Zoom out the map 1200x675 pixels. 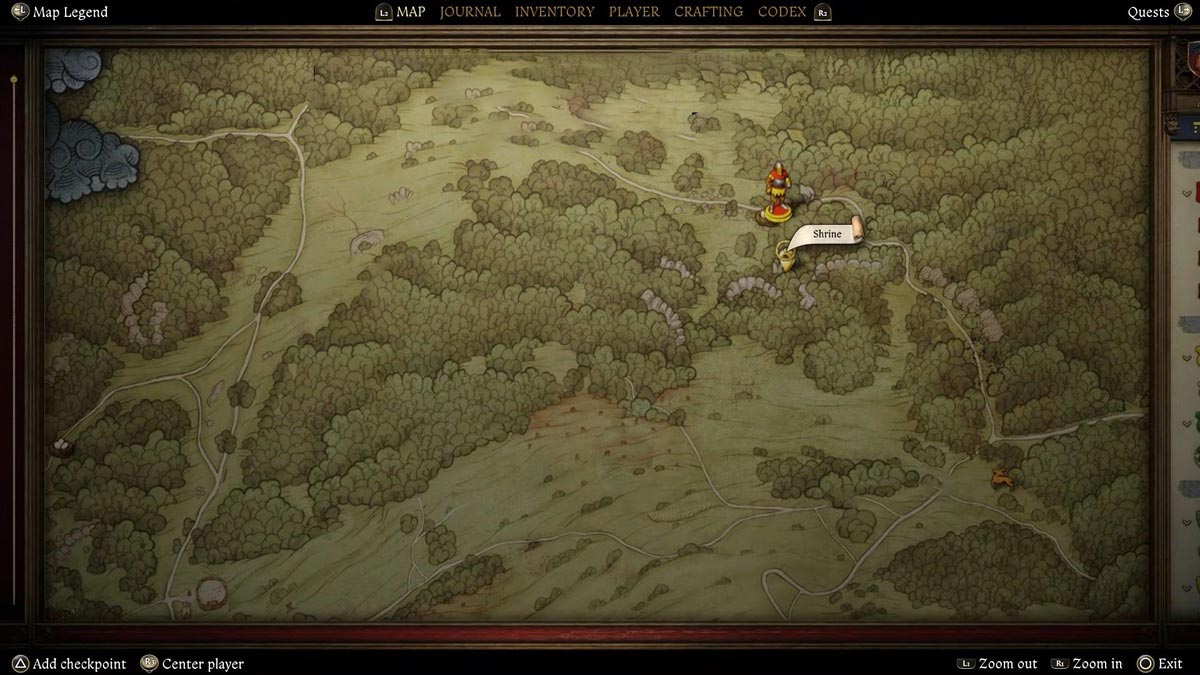coord(1007,664)
